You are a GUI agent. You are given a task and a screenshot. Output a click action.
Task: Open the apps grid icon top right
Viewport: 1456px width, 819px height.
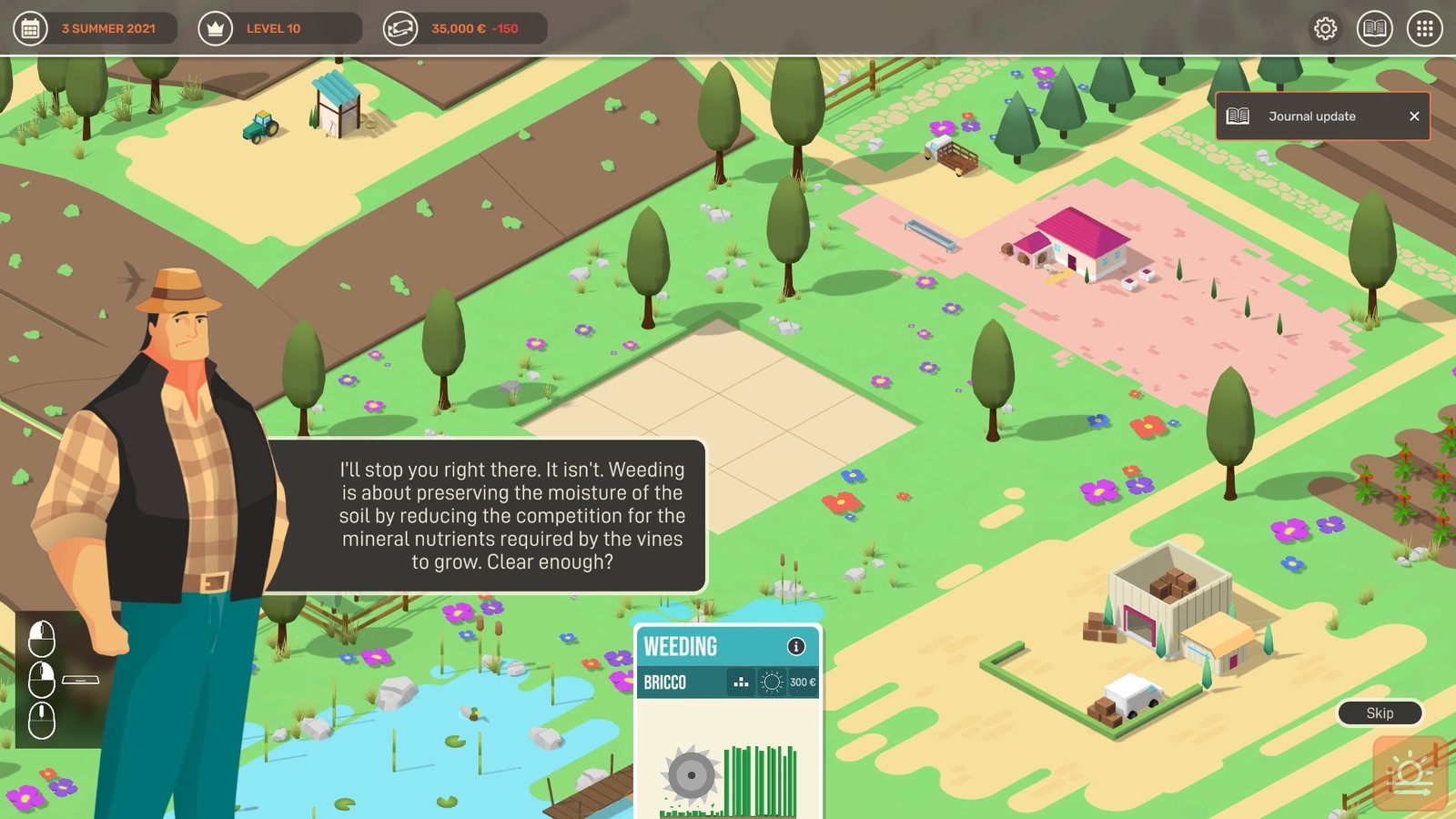click(1424, 28)
